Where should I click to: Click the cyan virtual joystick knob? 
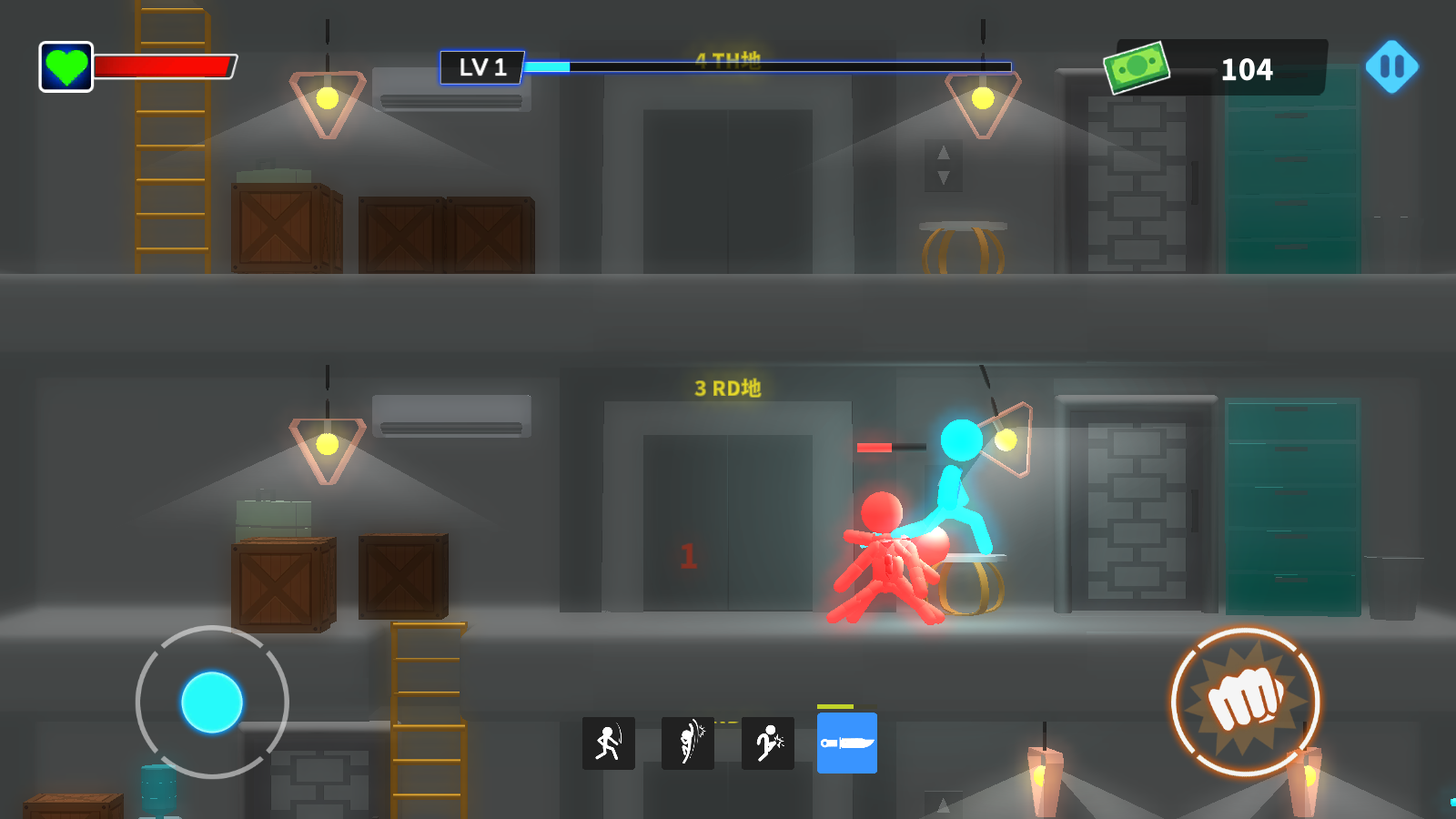pos(212,702)
